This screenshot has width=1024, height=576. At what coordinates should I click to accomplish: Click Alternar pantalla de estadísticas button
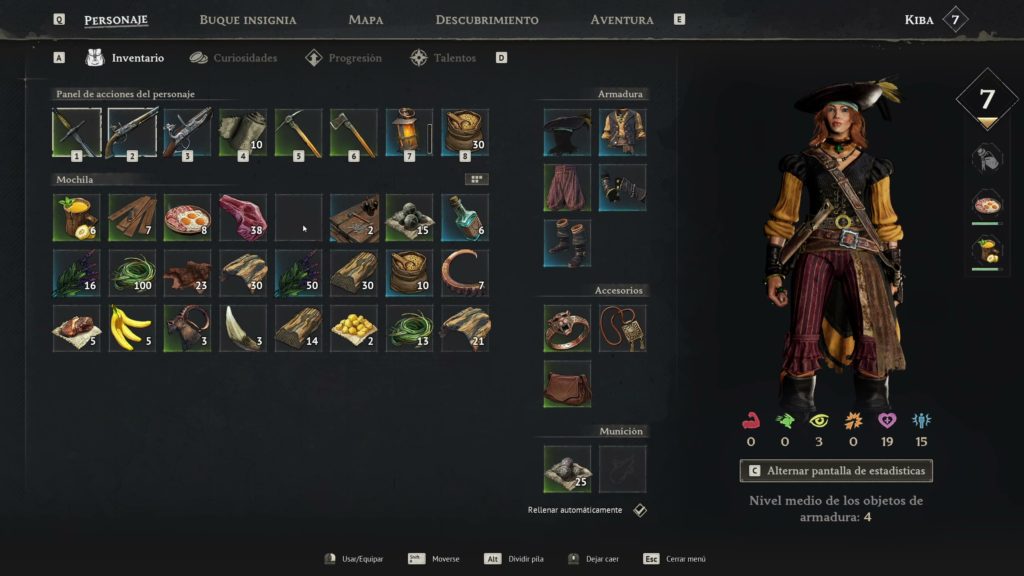(x=836, y=470)
